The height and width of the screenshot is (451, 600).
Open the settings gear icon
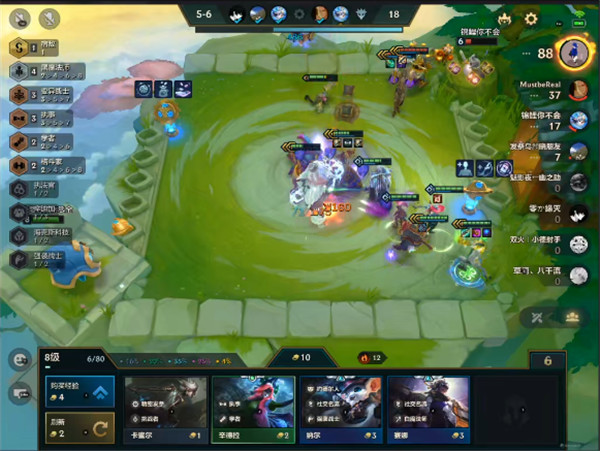(x=531, y=18)
